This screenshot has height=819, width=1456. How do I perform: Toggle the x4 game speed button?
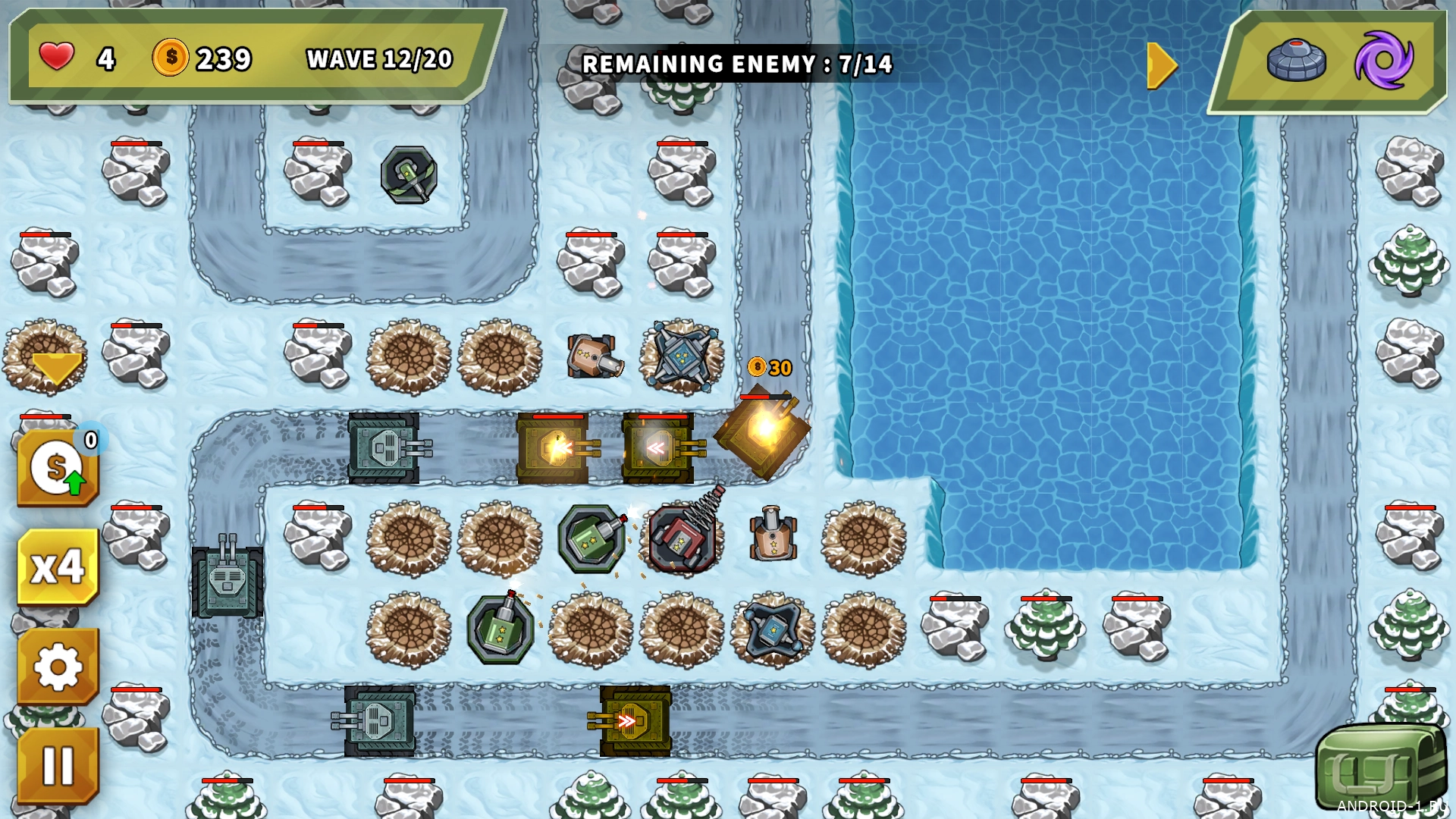pos(58,566)
